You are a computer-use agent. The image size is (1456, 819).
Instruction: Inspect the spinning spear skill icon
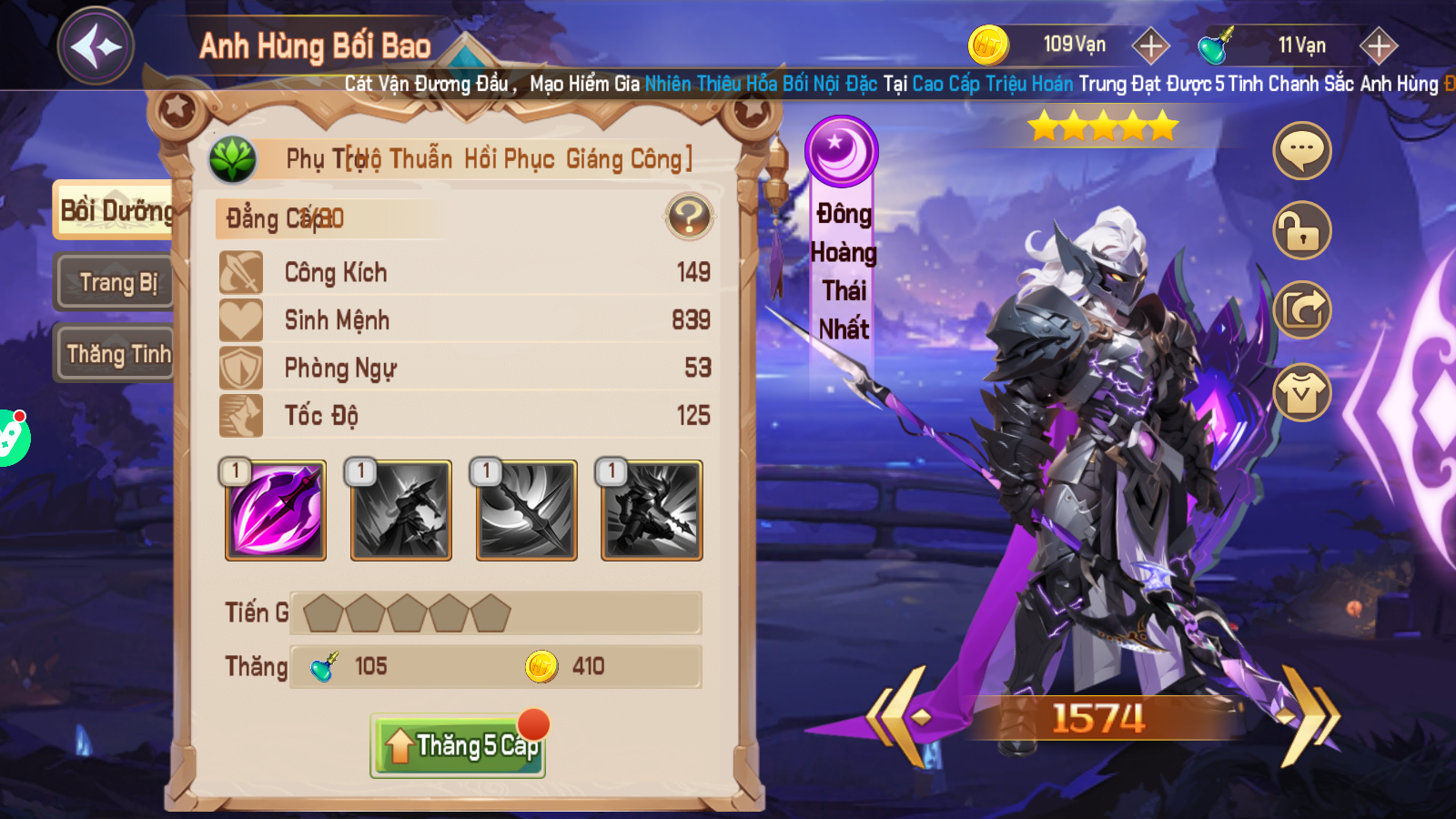pos(527,511)
